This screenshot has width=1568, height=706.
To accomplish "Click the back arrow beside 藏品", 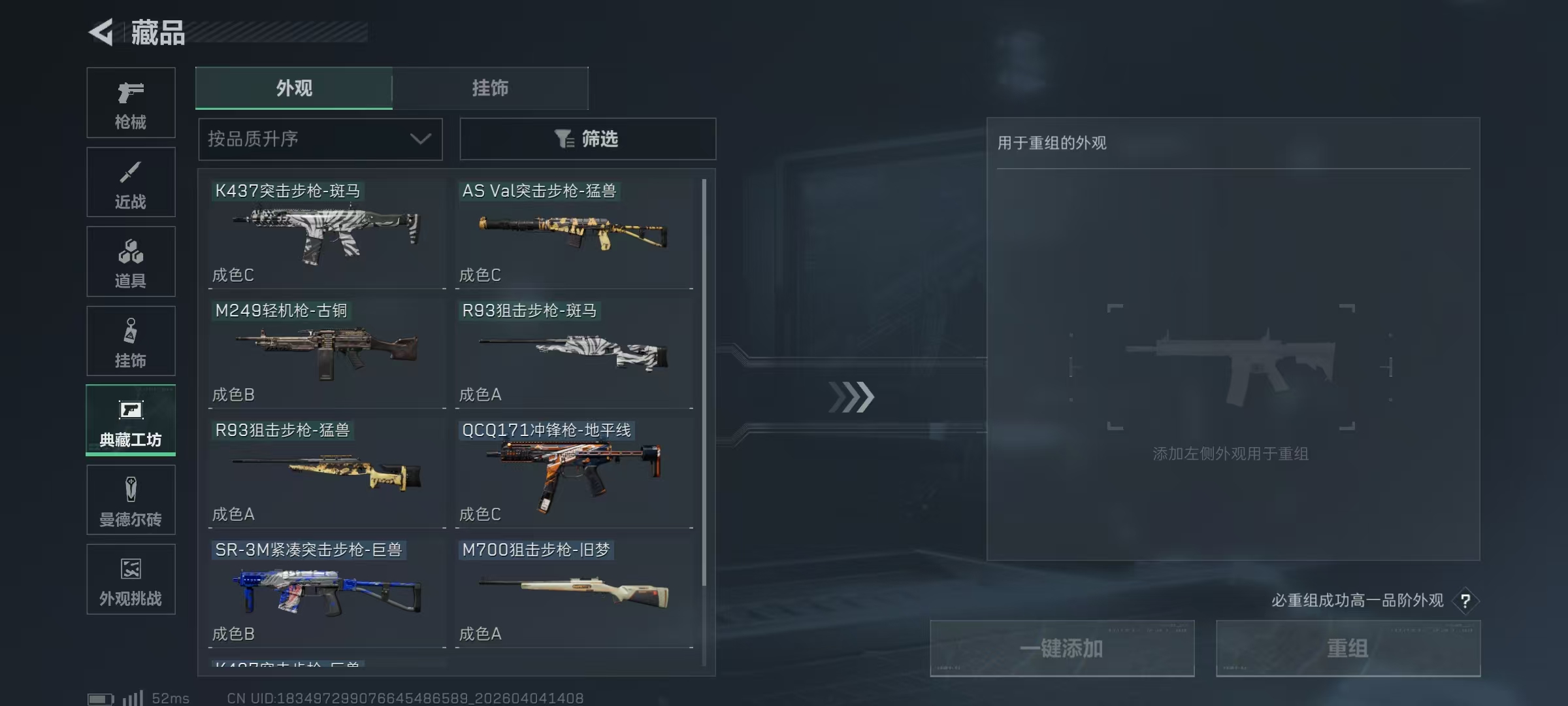I will (101, 31).
